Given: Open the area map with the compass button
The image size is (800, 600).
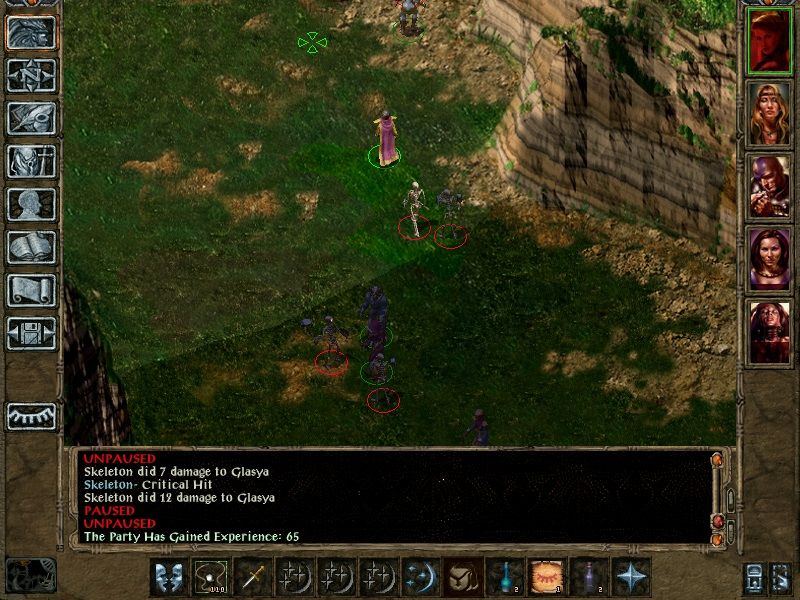Looking at the screenshot, I should coord(32,75).
